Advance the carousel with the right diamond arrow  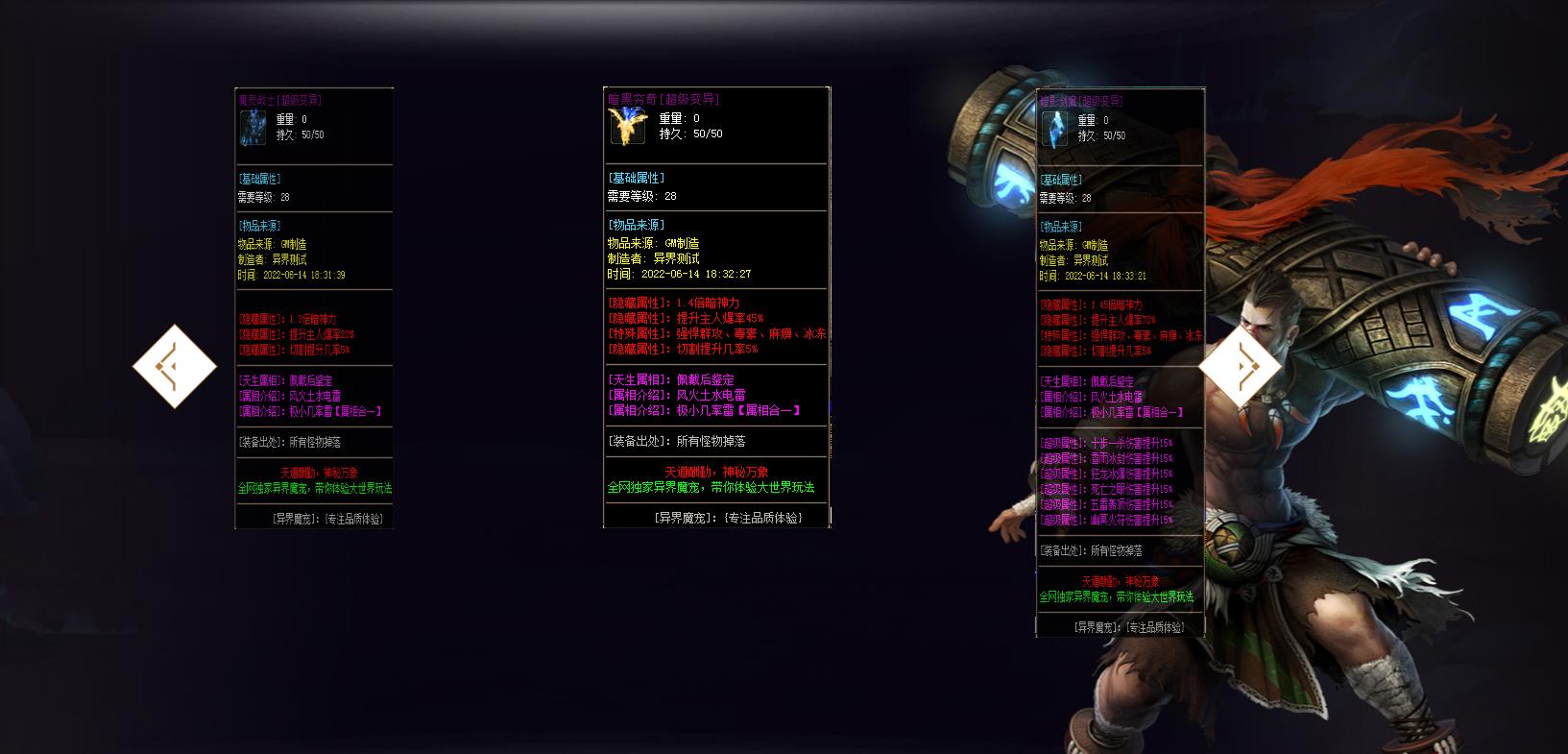pos(1240,366)
